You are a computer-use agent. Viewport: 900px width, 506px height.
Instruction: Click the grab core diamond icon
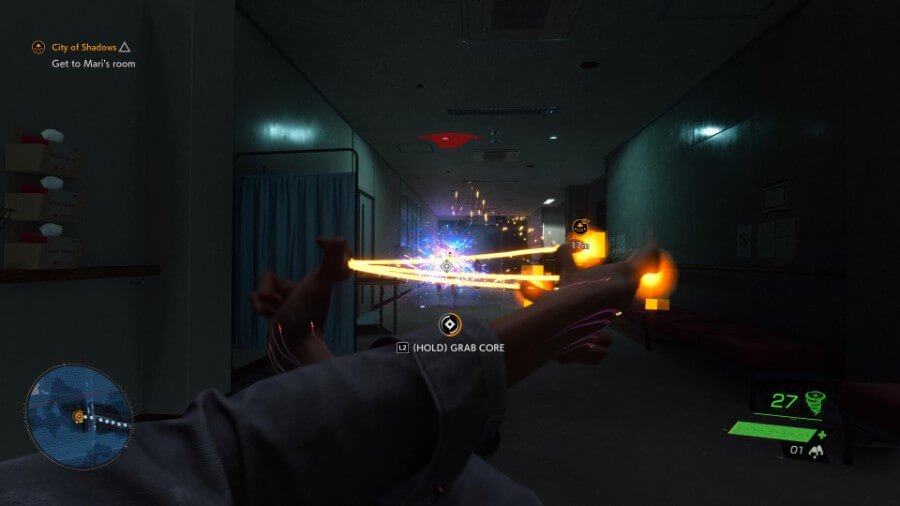[x=450, y=324]
